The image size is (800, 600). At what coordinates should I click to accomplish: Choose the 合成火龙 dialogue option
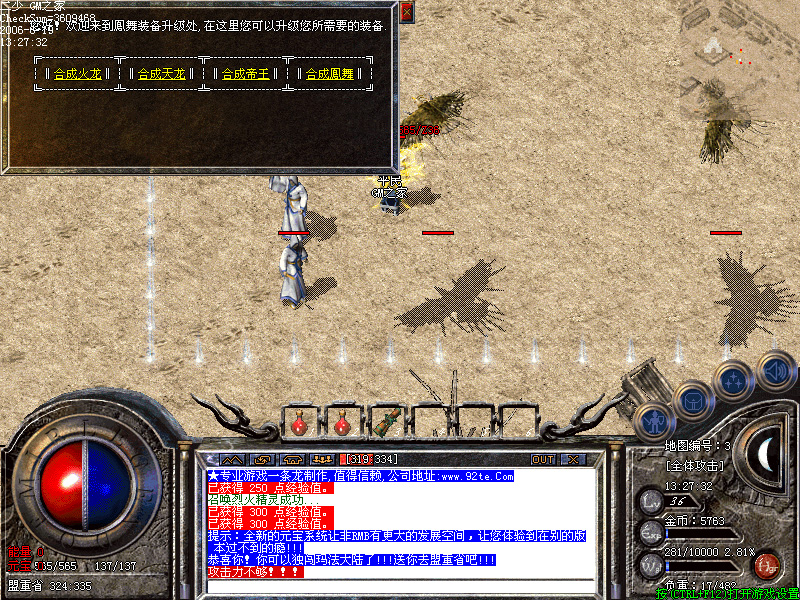[x=77, y=74]
